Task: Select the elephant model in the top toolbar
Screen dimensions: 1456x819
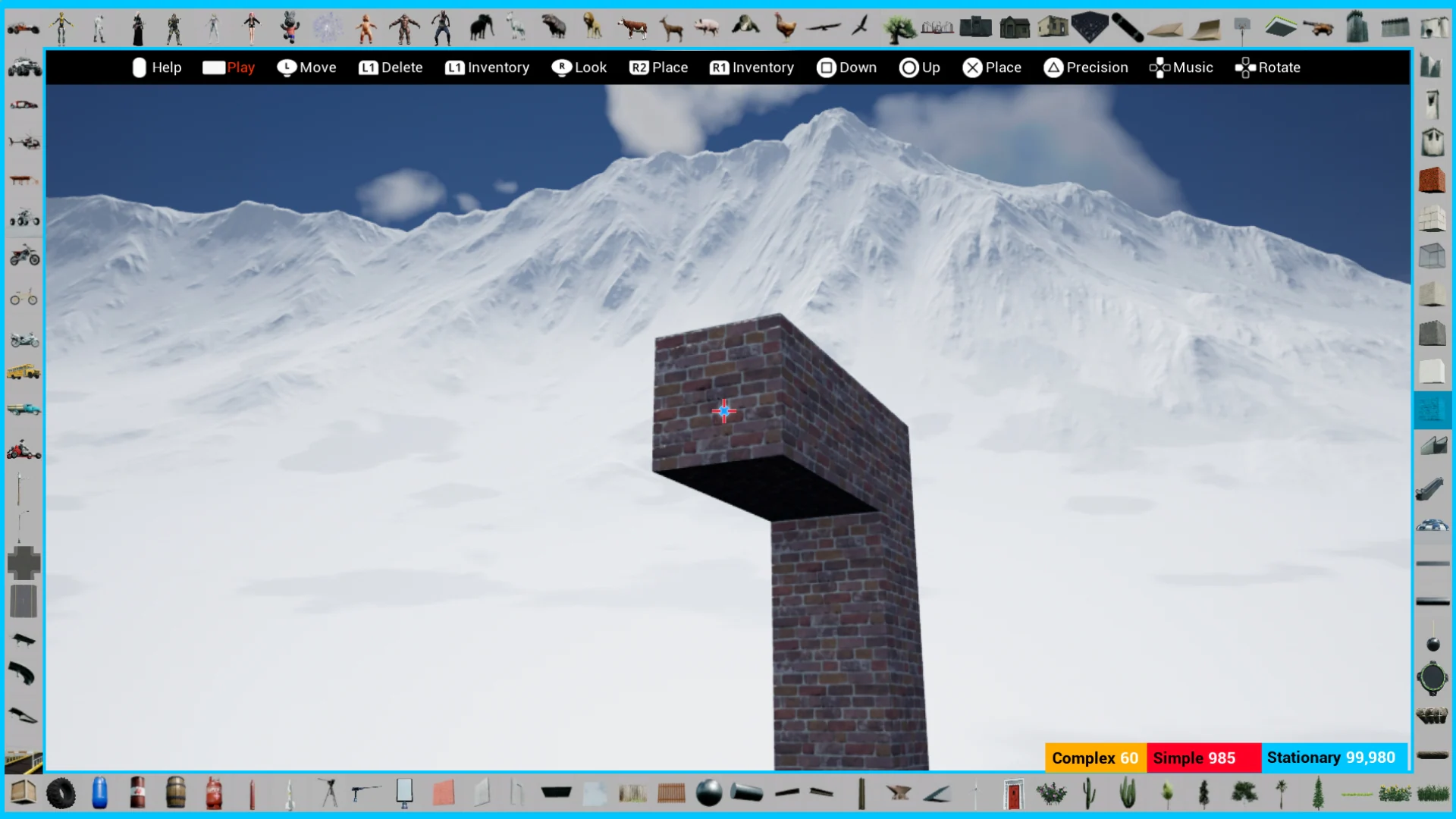Action: pos(482,27)
